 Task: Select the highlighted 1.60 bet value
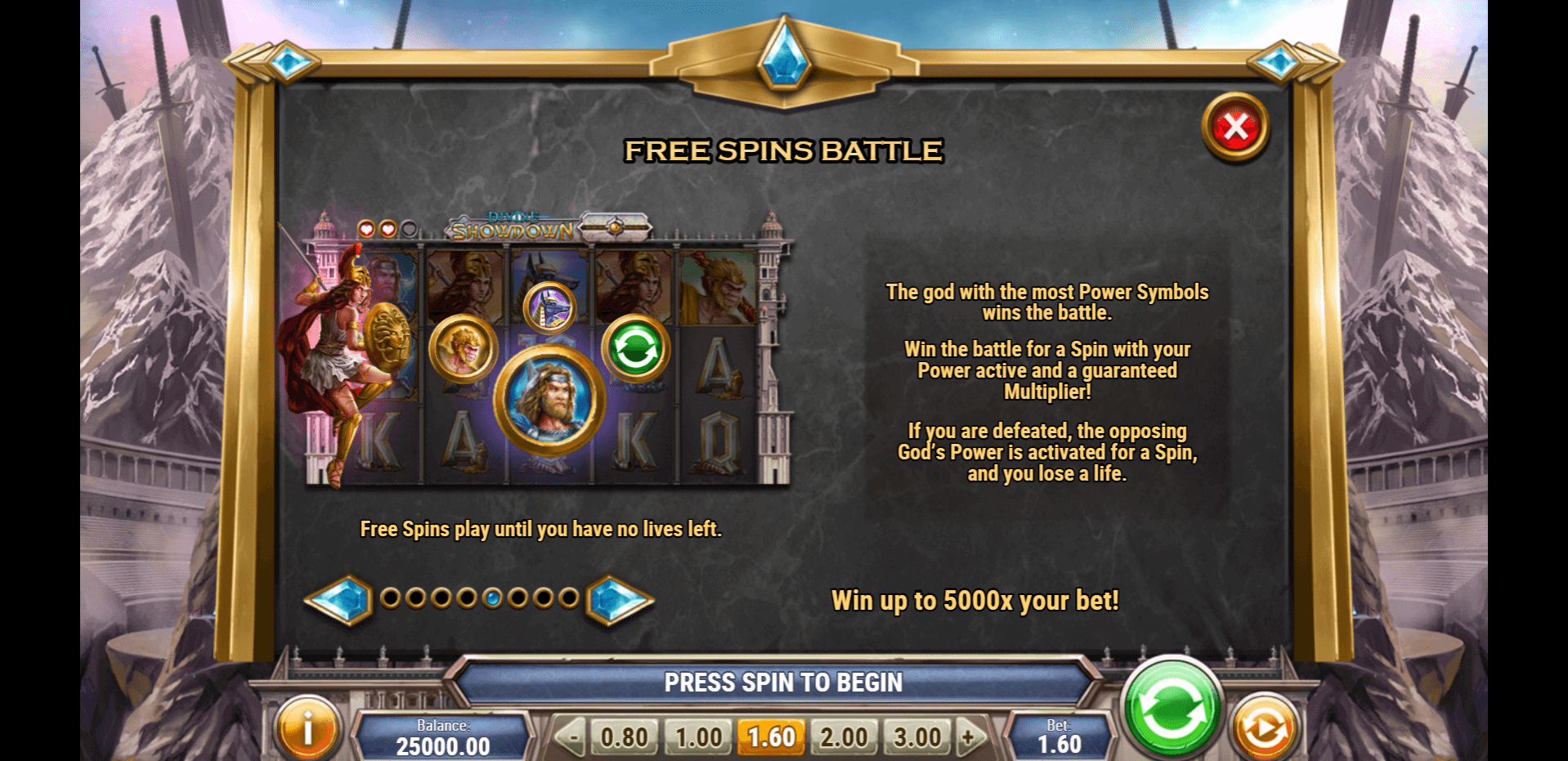(771, 737)
